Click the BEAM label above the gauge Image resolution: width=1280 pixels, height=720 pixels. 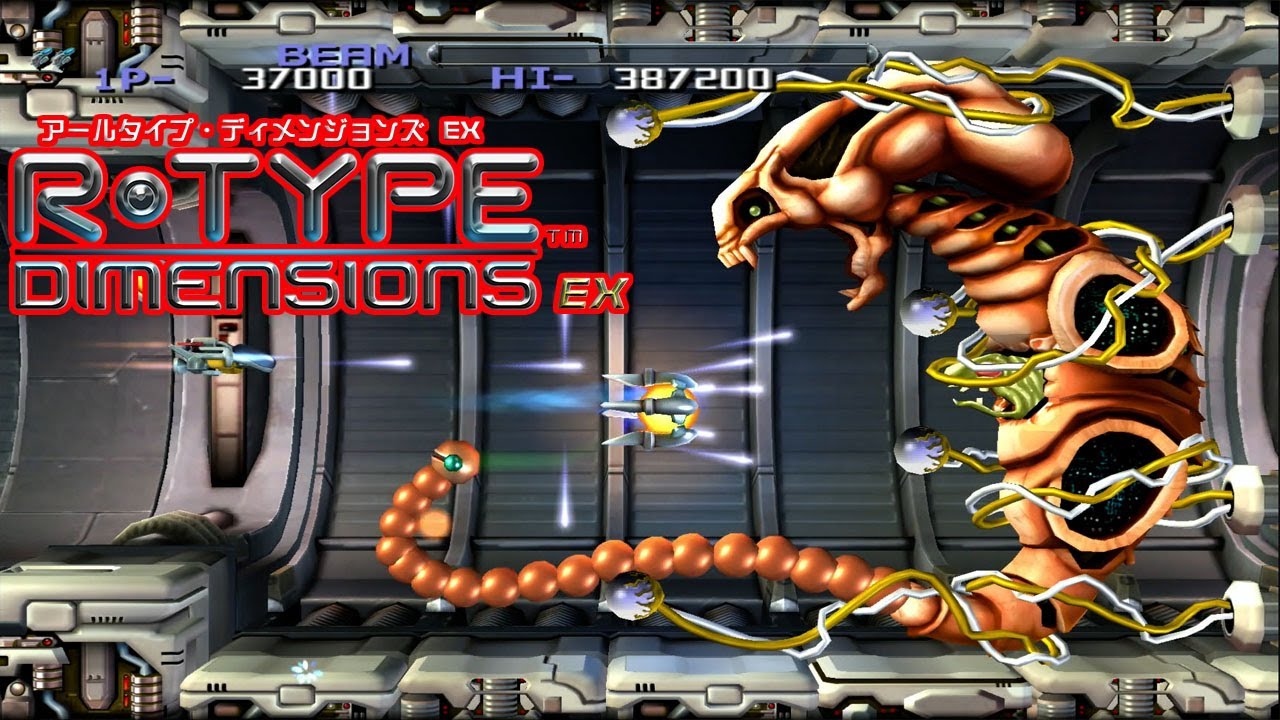point(345,52)
